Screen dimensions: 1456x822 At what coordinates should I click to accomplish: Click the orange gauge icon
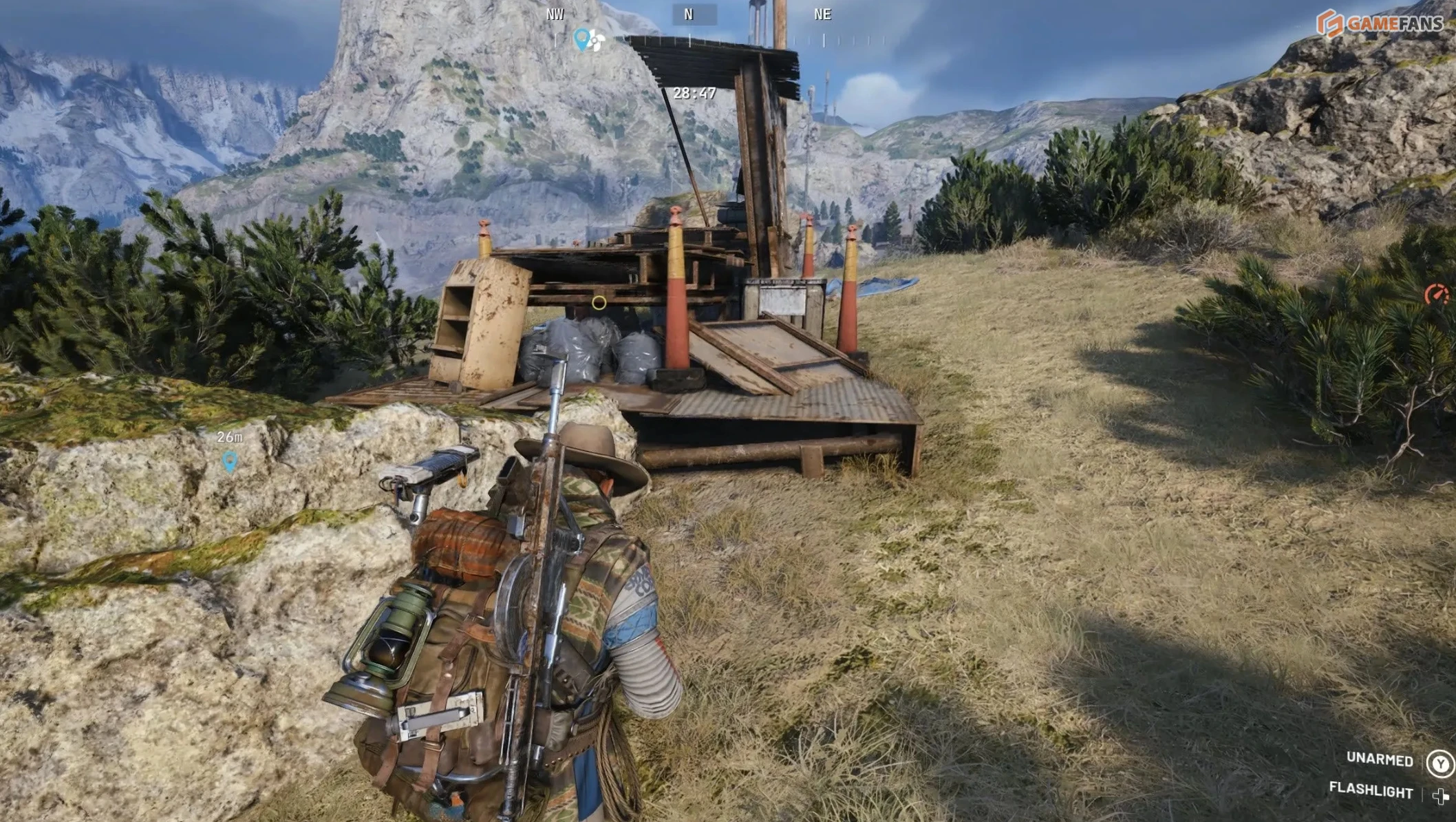1436,295
